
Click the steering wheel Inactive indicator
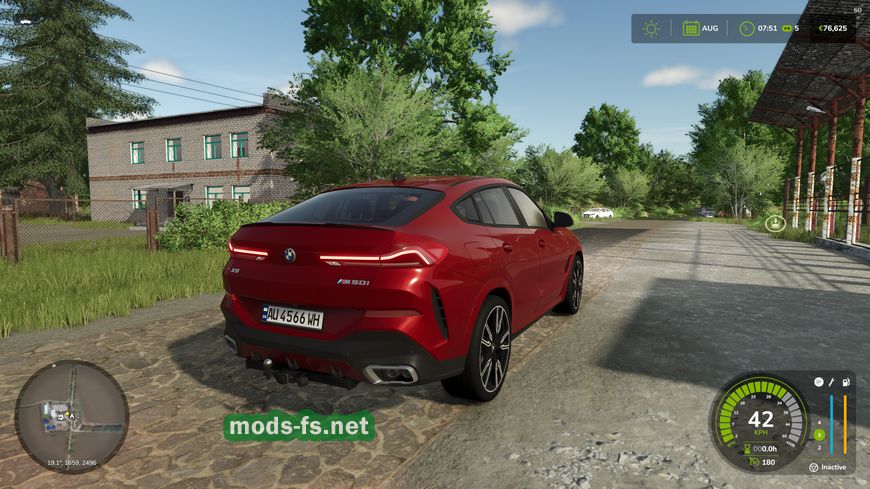[812, 467]
